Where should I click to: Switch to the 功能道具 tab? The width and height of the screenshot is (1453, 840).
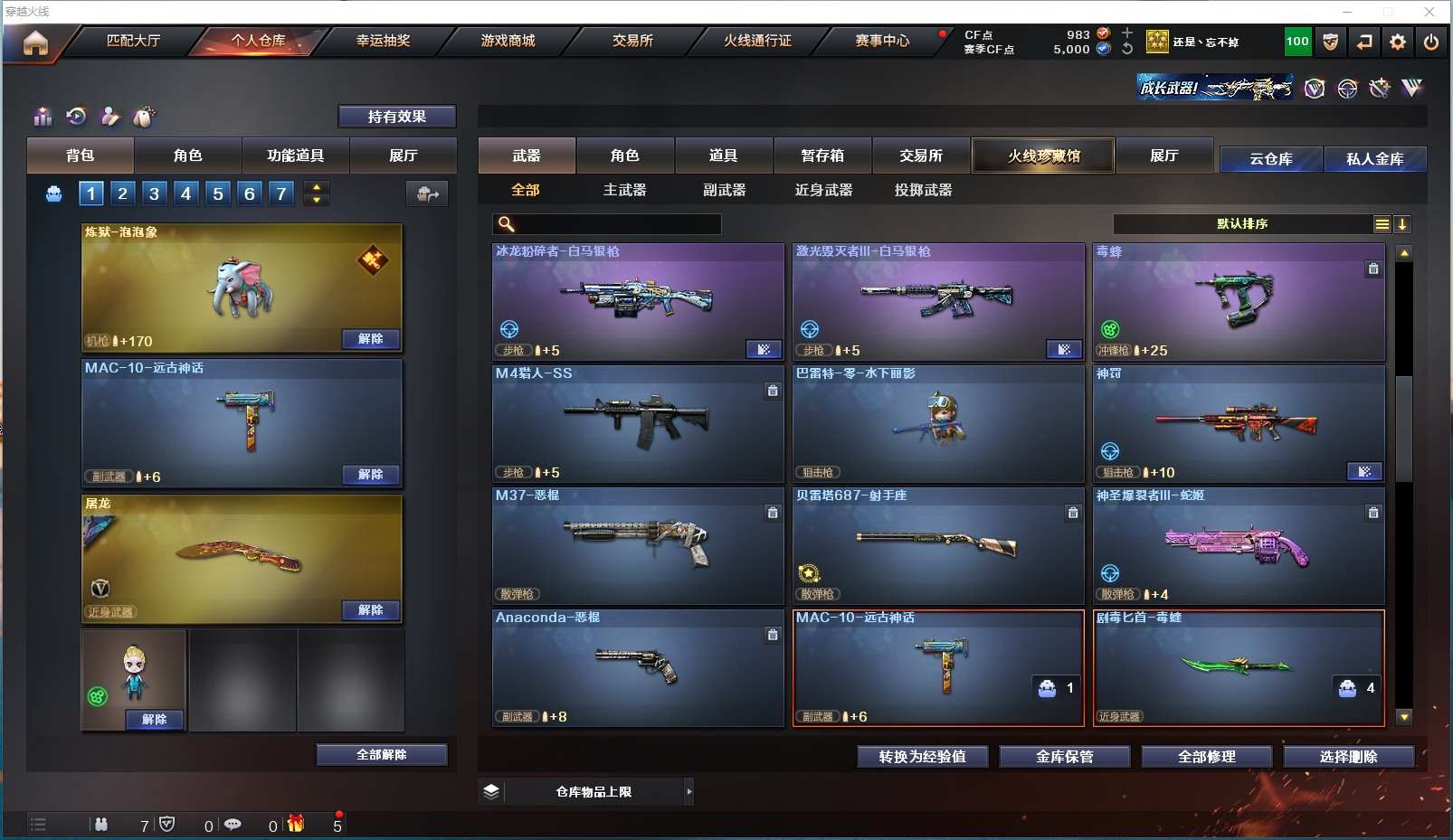pyautogui.click(x=295, y=156)
